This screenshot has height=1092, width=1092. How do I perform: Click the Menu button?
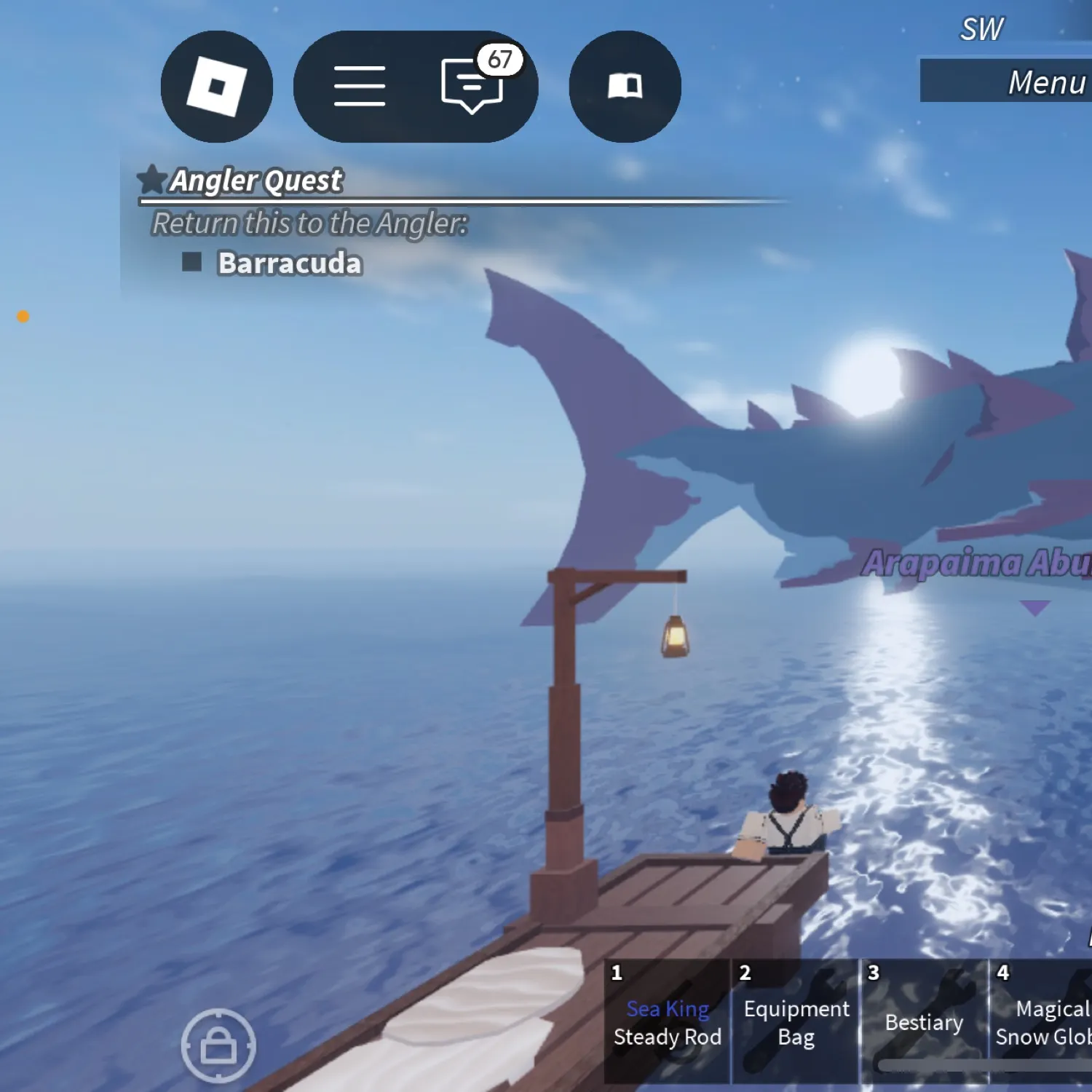click(1019, 82)
